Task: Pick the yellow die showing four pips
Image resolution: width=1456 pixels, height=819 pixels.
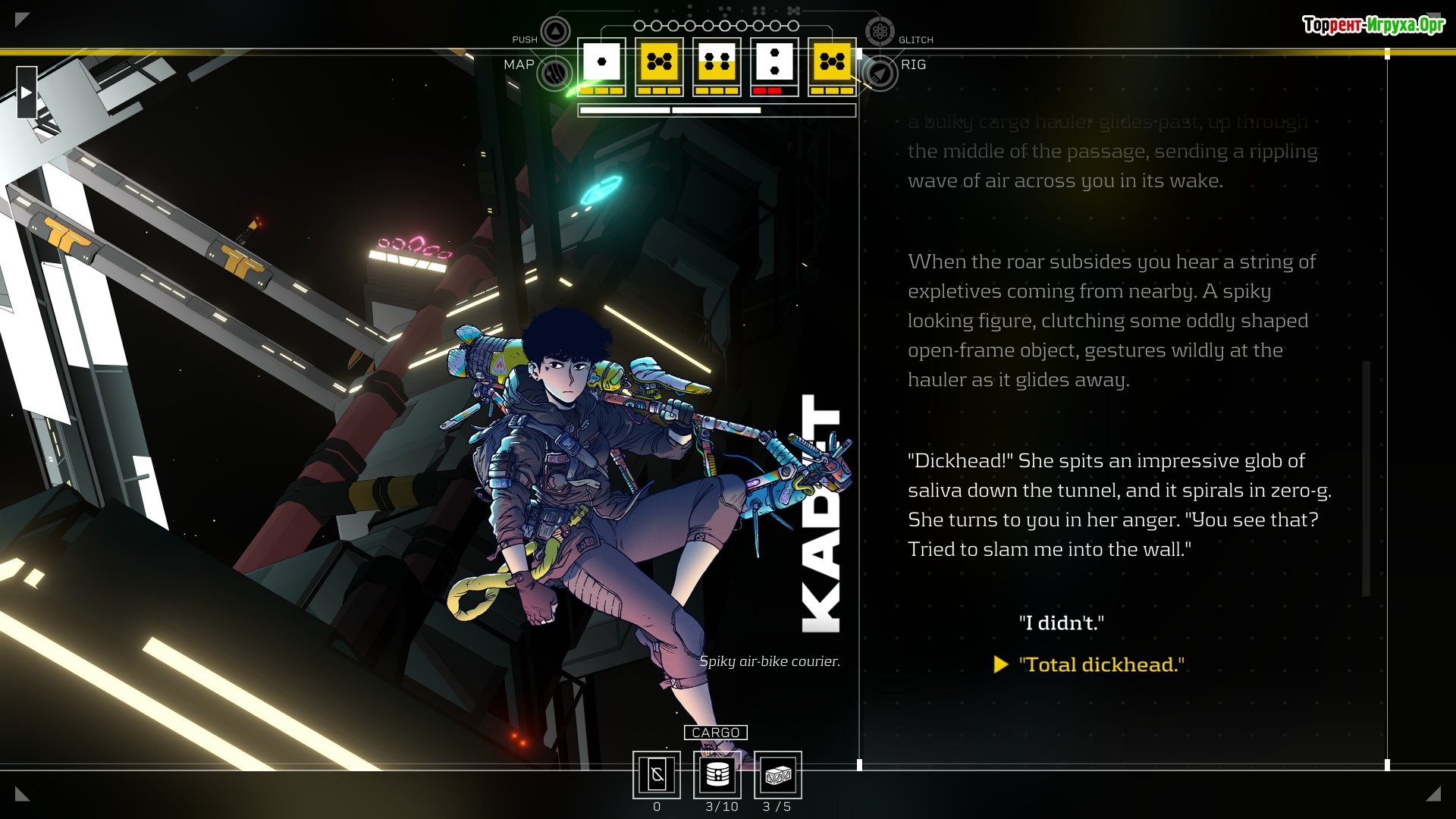Action: tap(717, 62)
